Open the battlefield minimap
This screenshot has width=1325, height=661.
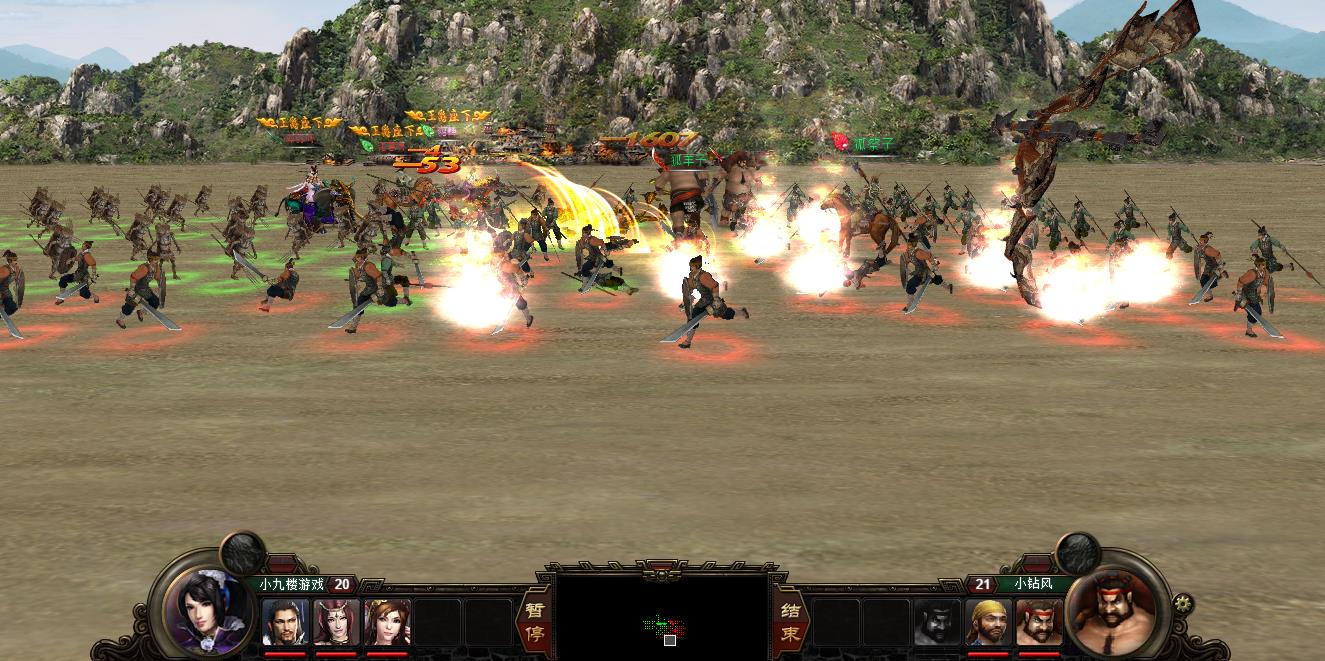(662, 617)
